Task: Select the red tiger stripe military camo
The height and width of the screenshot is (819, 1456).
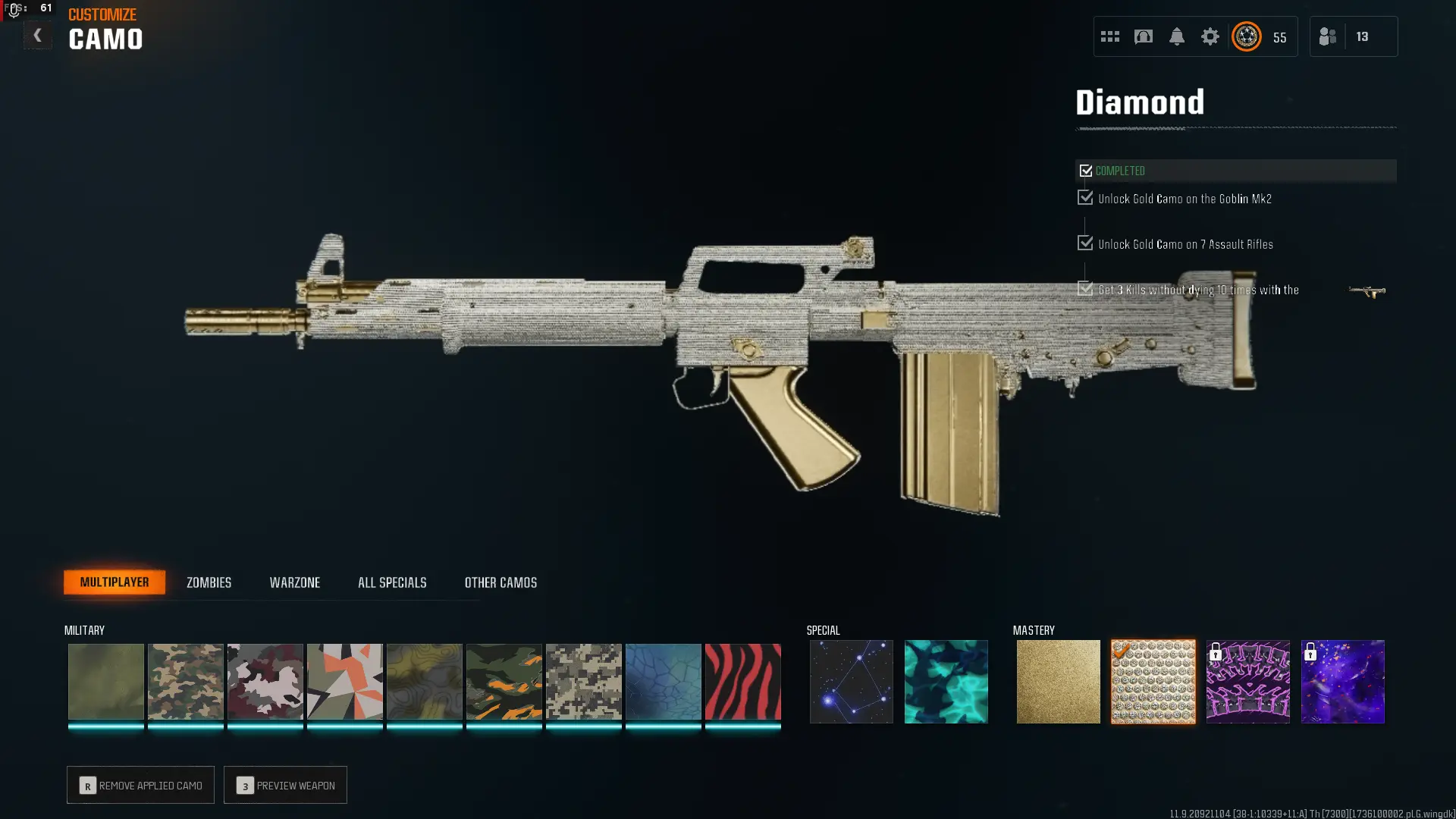Action: 742,681
